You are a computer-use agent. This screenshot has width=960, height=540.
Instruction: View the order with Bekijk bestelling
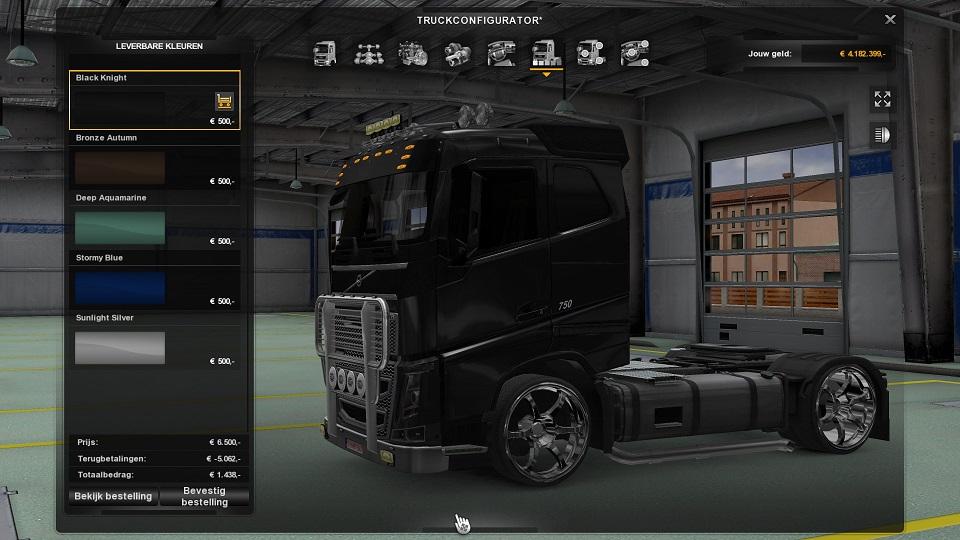click(113, 496)
